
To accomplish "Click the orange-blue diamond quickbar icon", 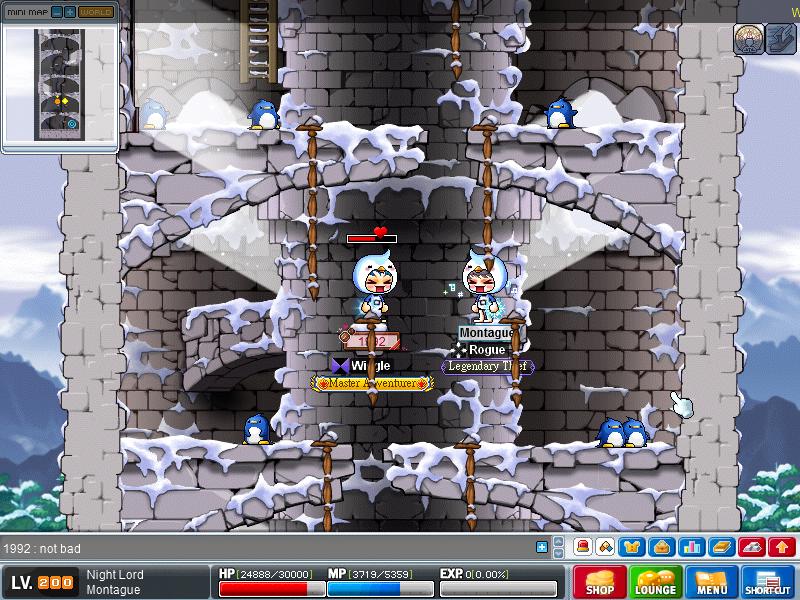I will (604, 547).
